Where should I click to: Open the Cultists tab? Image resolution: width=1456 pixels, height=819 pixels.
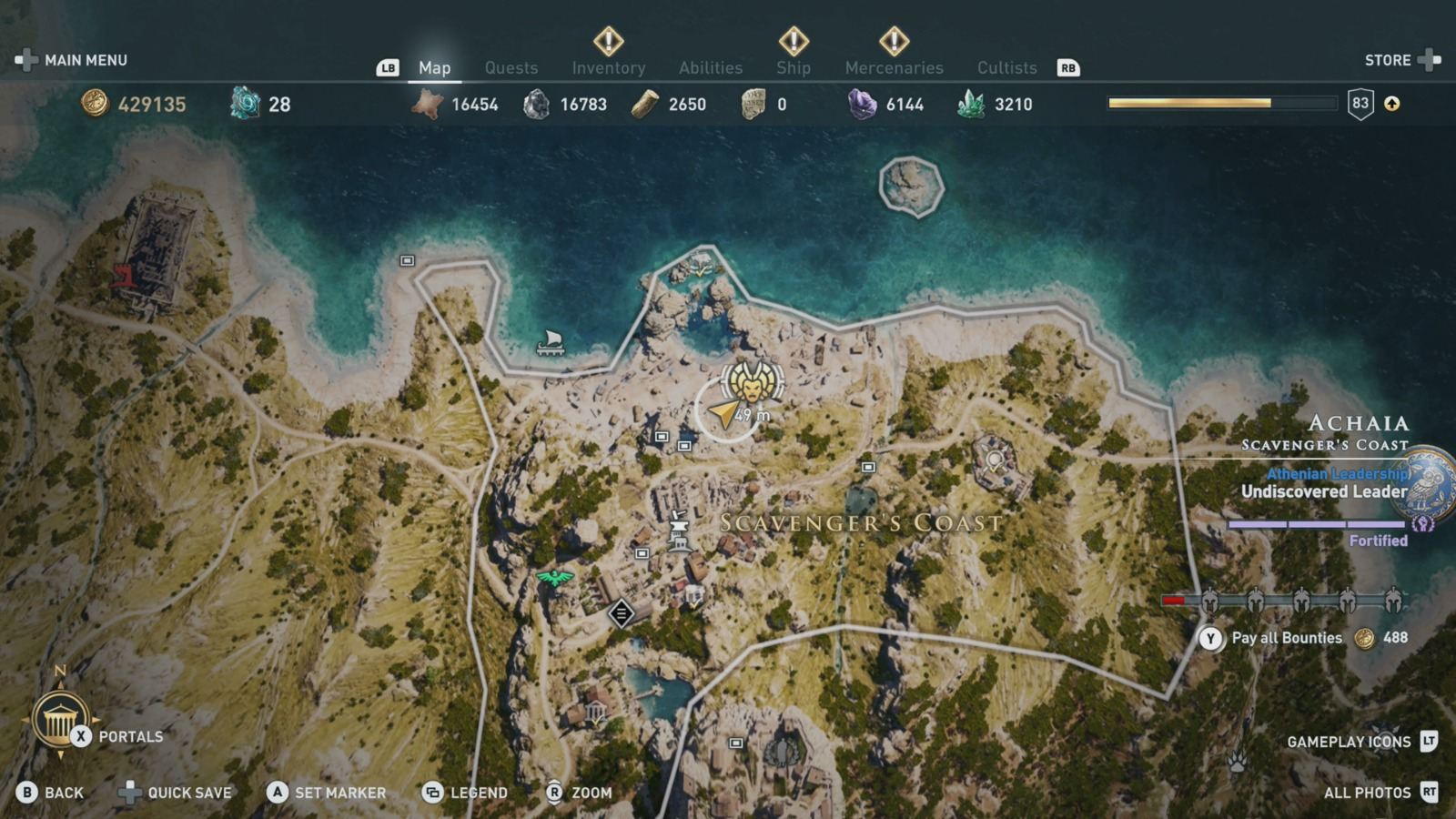[1007, 67]
